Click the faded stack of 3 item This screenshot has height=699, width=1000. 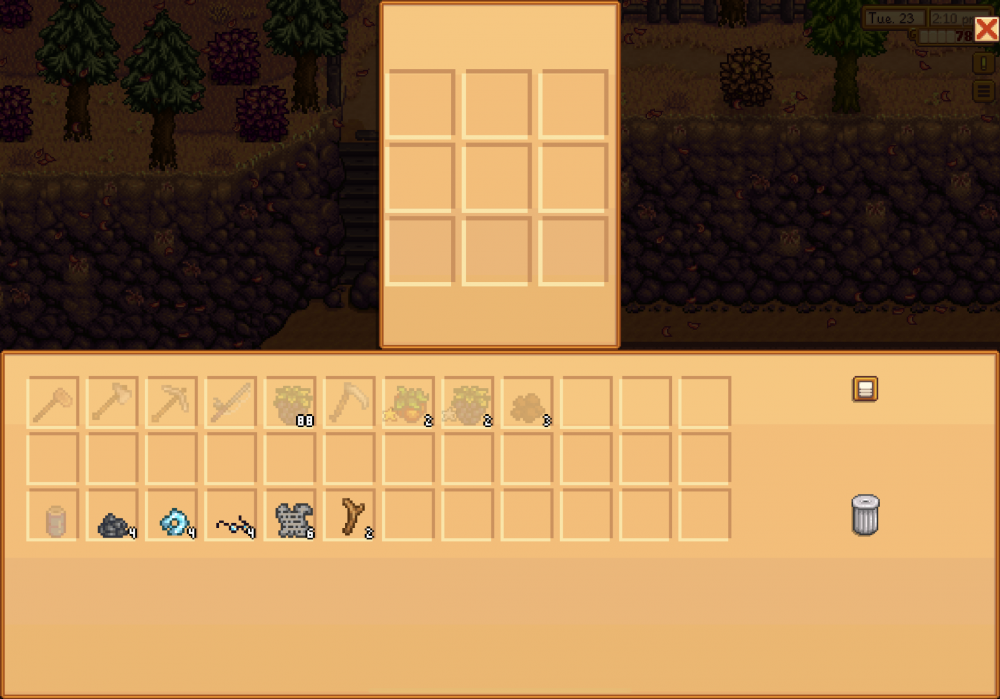[x=527, y=402]
